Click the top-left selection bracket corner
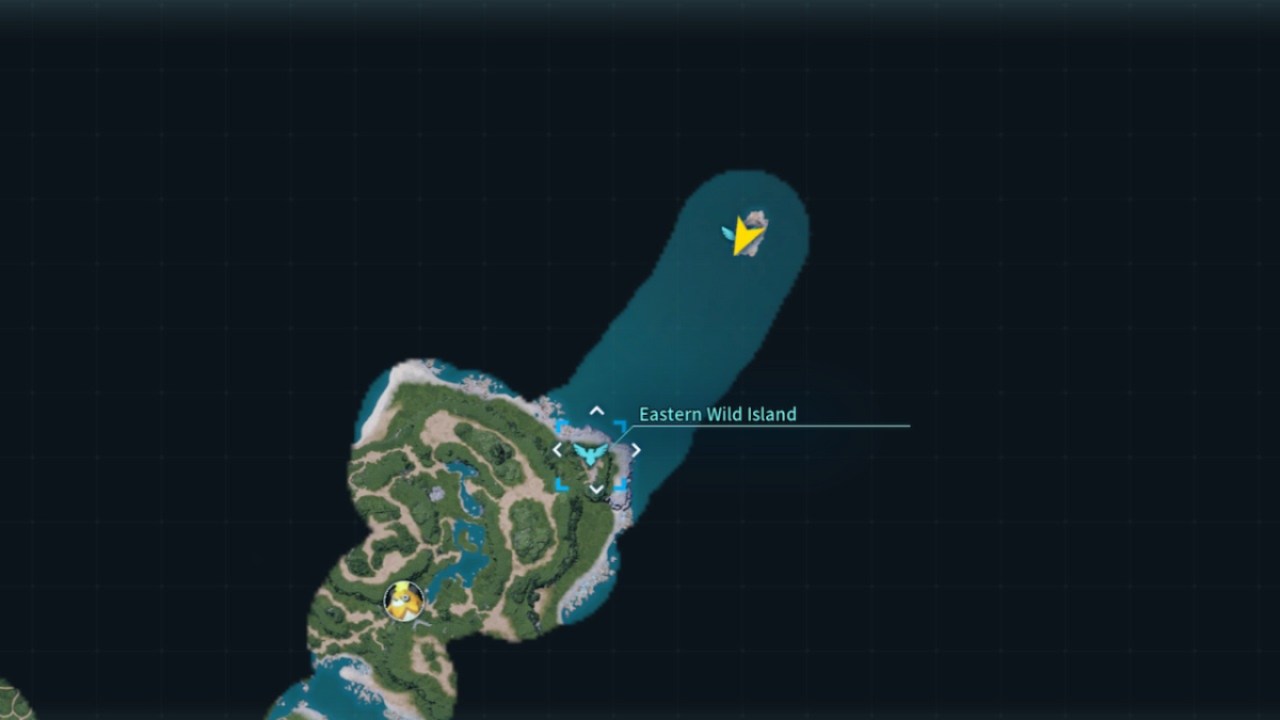This screenshot has width=1280, height=720. point(561,423)
